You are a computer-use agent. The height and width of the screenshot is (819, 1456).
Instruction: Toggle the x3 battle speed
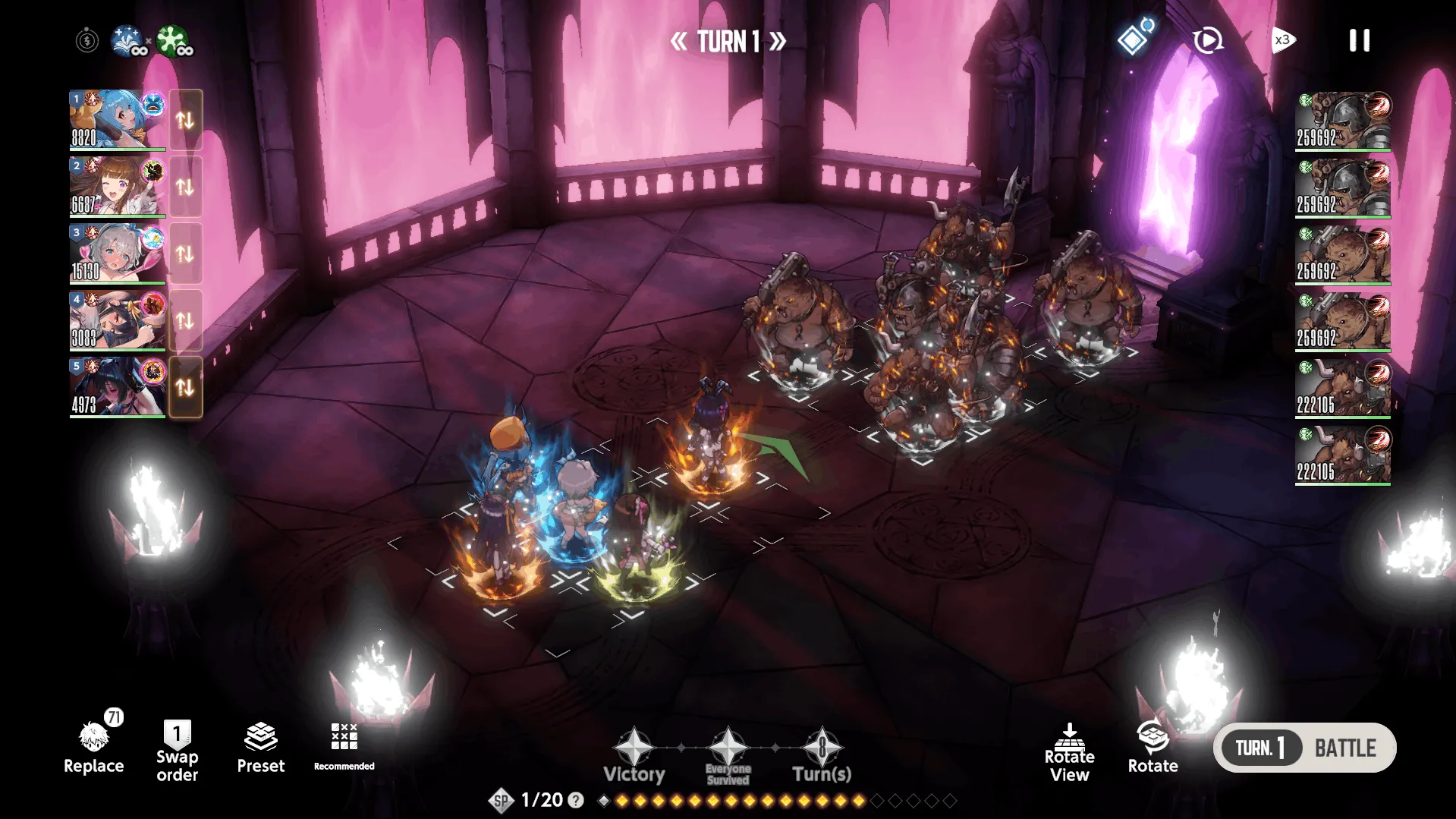coord(1283,40)
